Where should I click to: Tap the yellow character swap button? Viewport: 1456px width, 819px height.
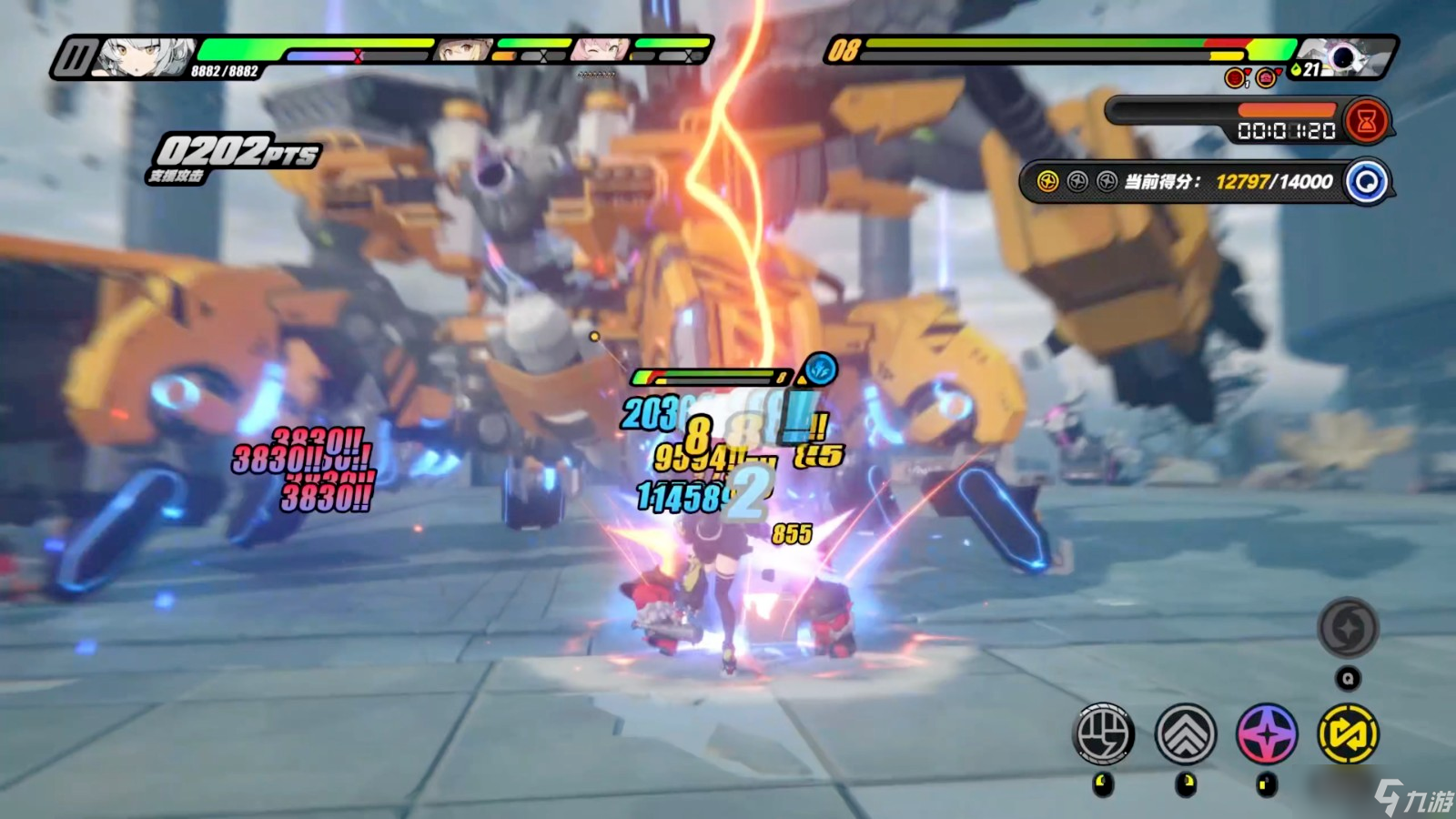pos(1348,733)
